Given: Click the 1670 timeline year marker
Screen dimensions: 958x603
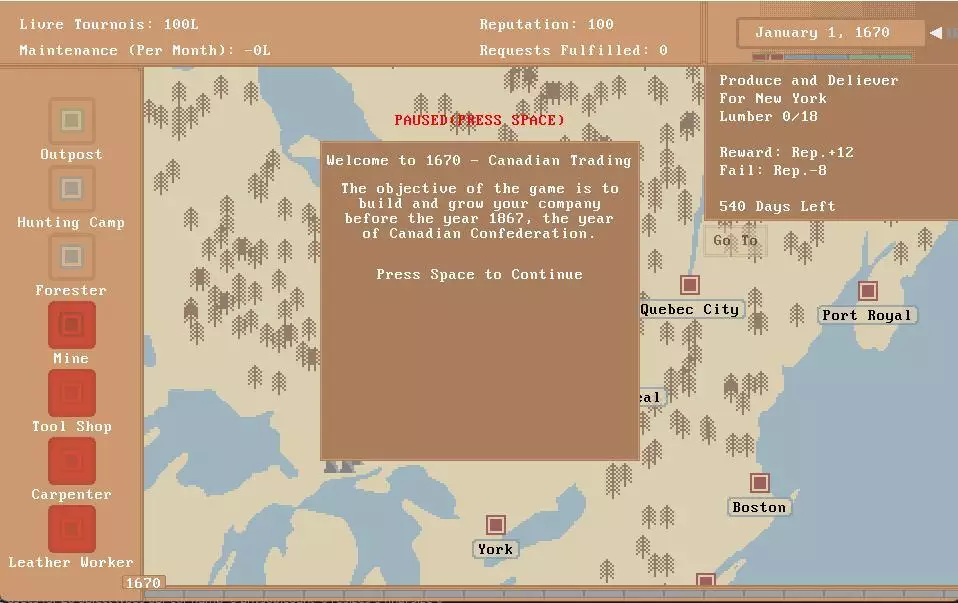Looking at the screenshot, I should 143,583.
